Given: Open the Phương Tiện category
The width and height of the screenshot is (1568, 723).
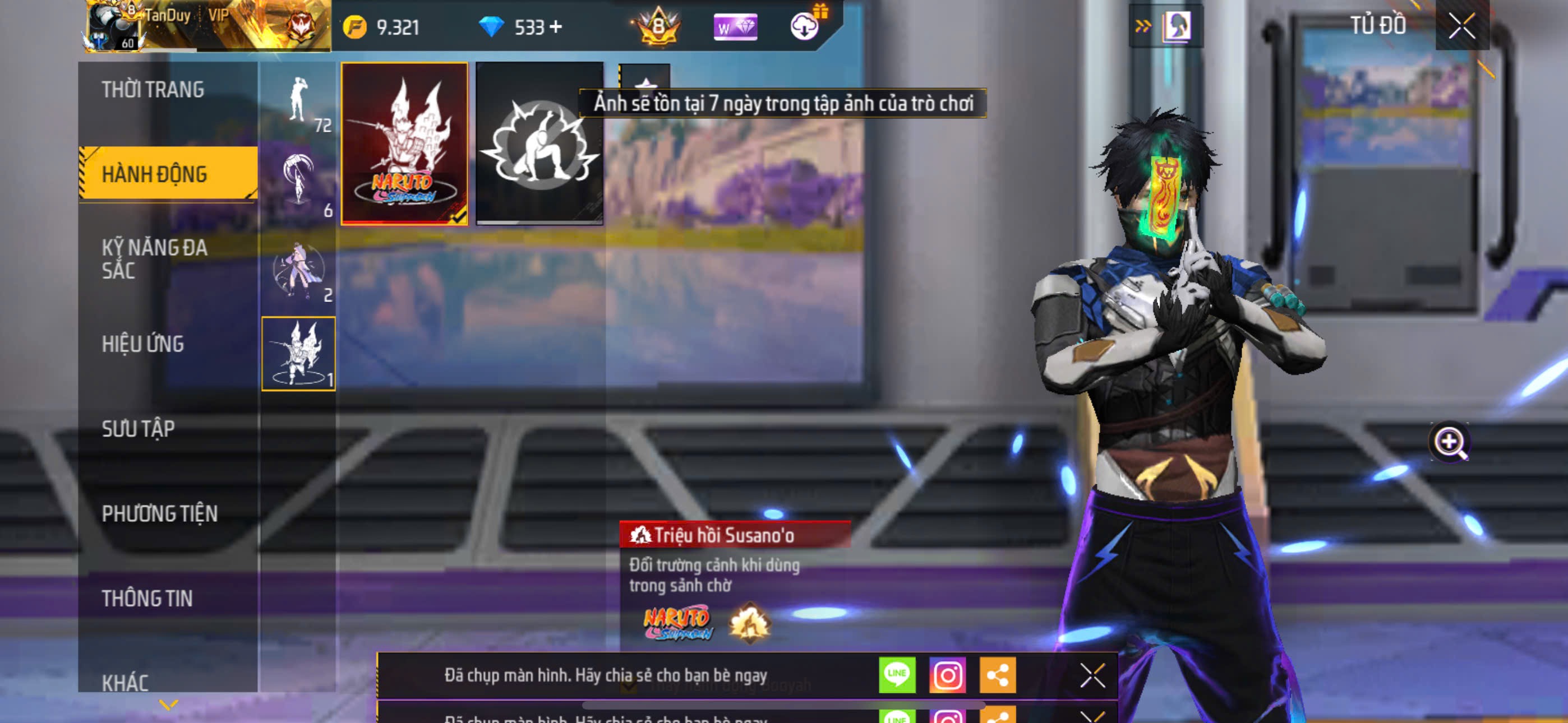Looking at the screenshot, I should (x=159, y=513).
